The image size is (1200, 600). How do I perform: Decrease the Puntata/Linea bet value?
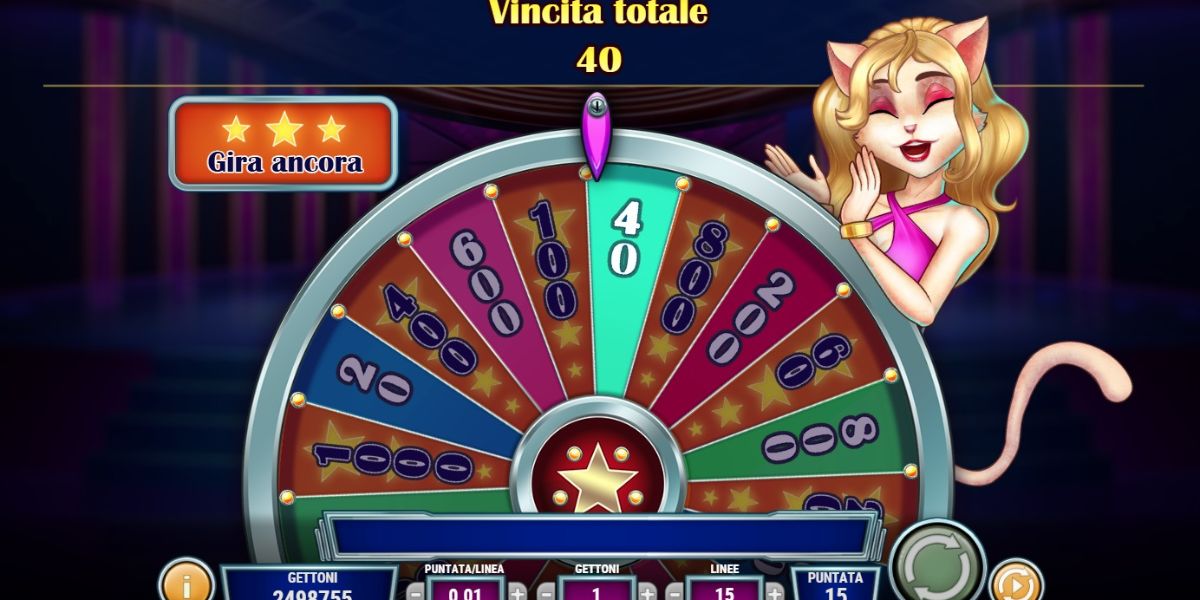pyautogui.click(x=415, y=591)
